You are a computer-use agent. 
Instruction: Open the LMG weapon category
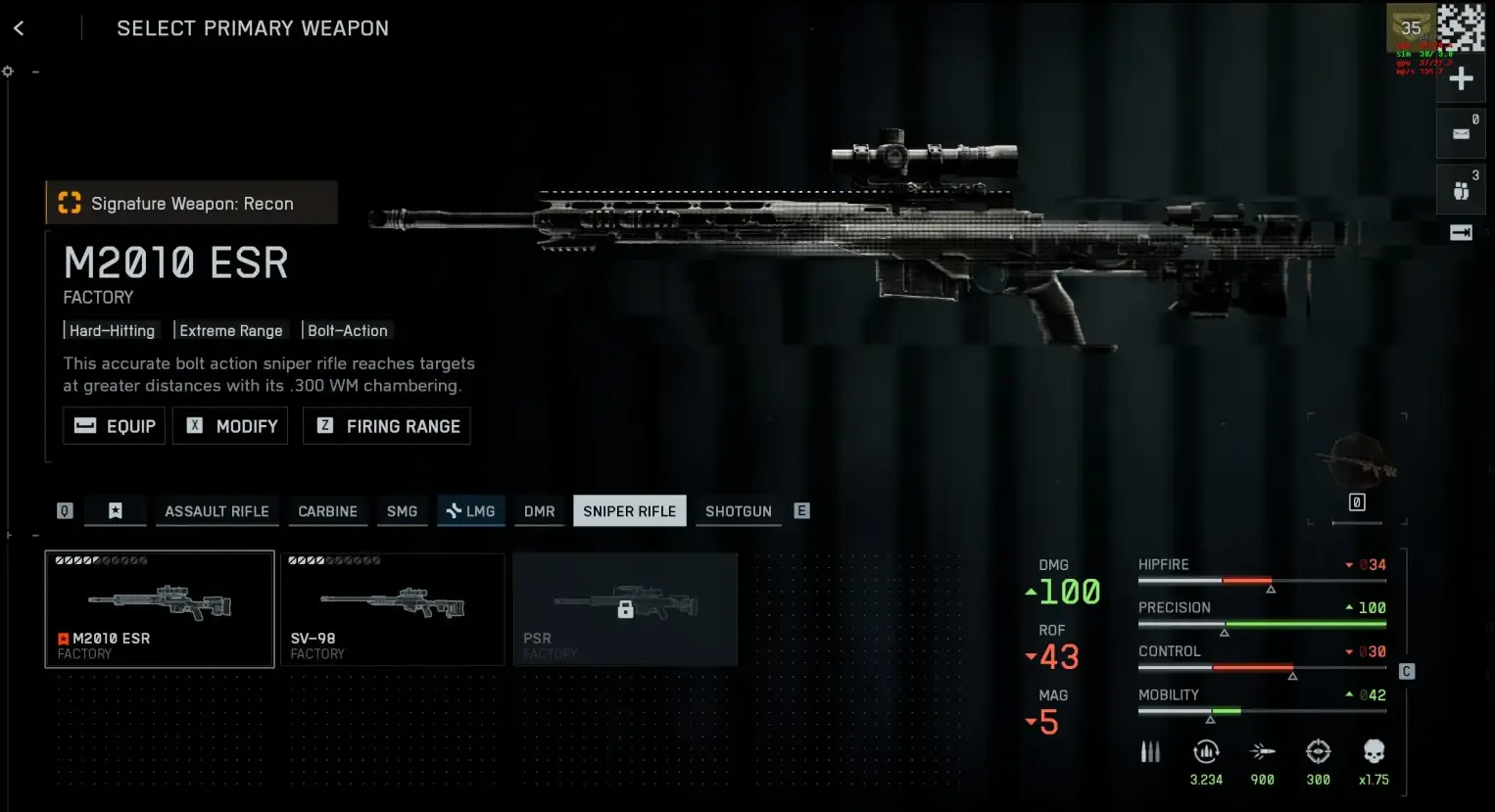coord(471,511)
